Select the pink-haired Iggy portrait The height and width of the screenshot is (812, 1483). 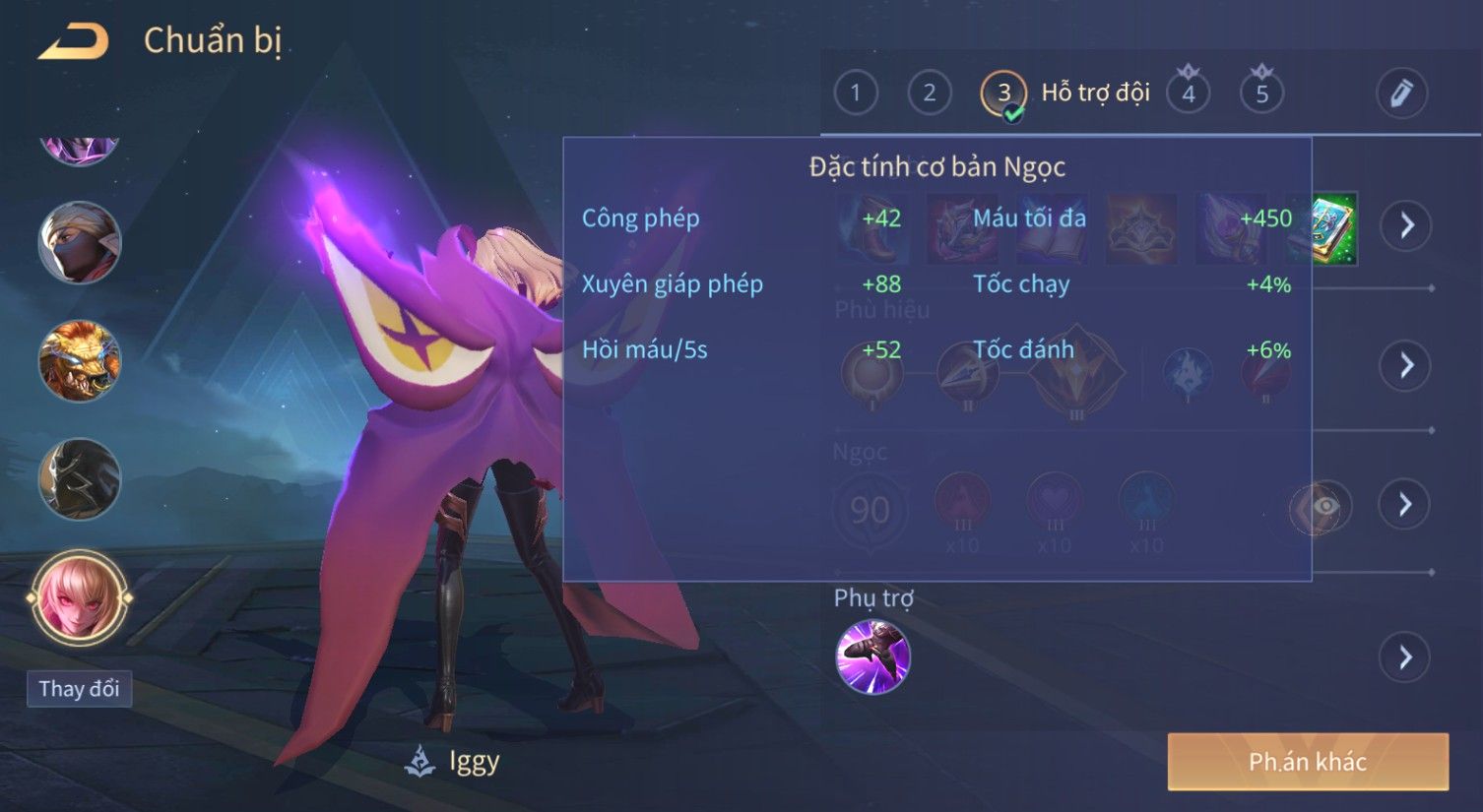(x=80, y=597)
